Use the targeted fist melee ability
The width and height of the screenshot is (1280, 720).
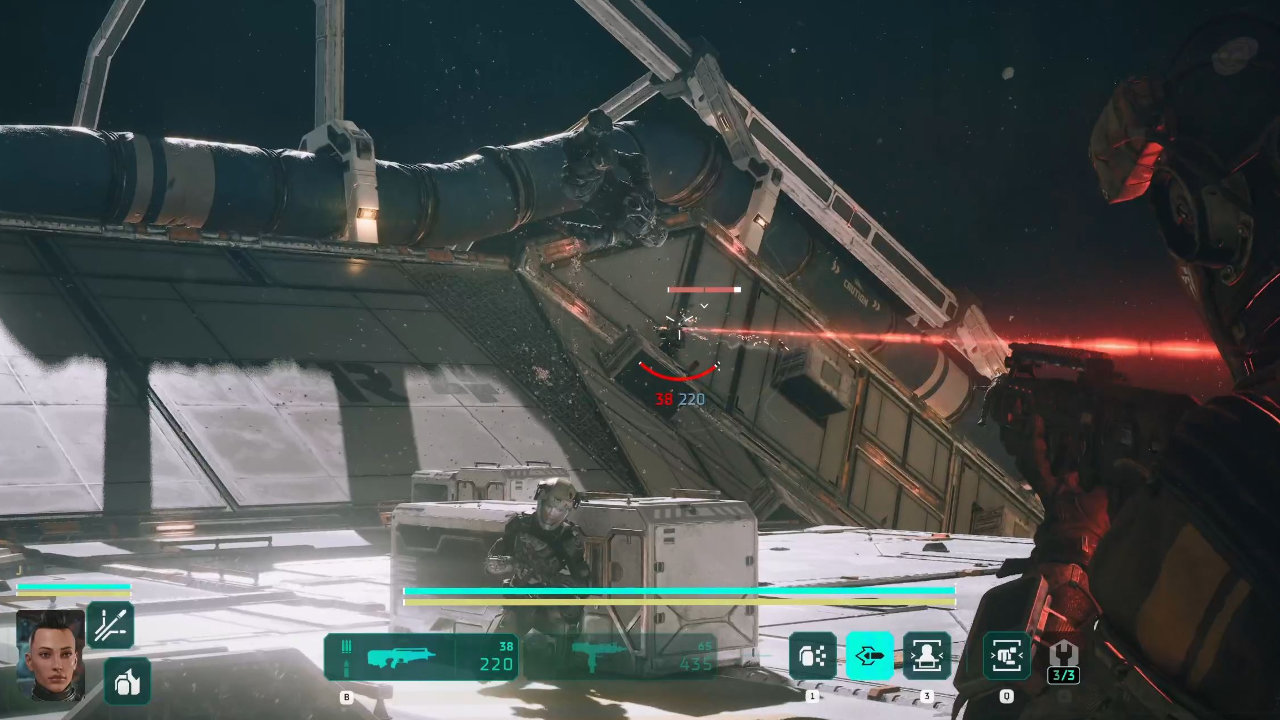[x=1006, y=656]
